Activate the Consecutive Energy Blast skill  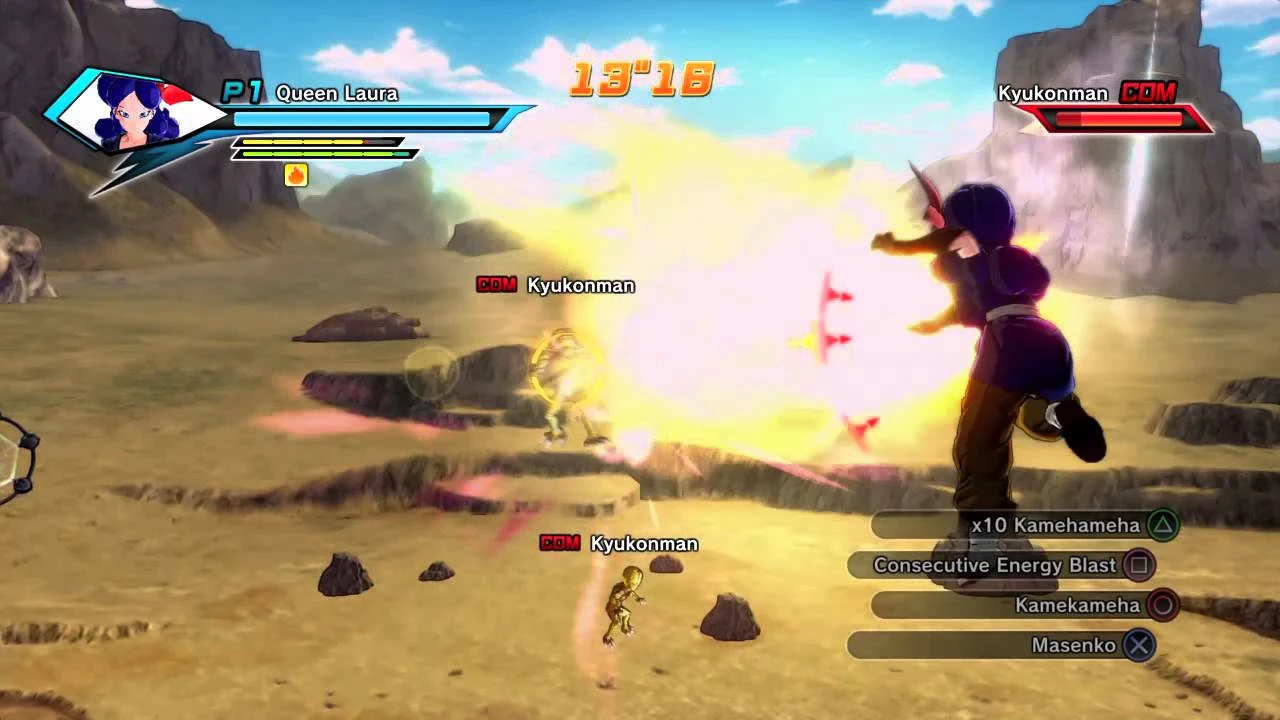click(x=995, y=565)
